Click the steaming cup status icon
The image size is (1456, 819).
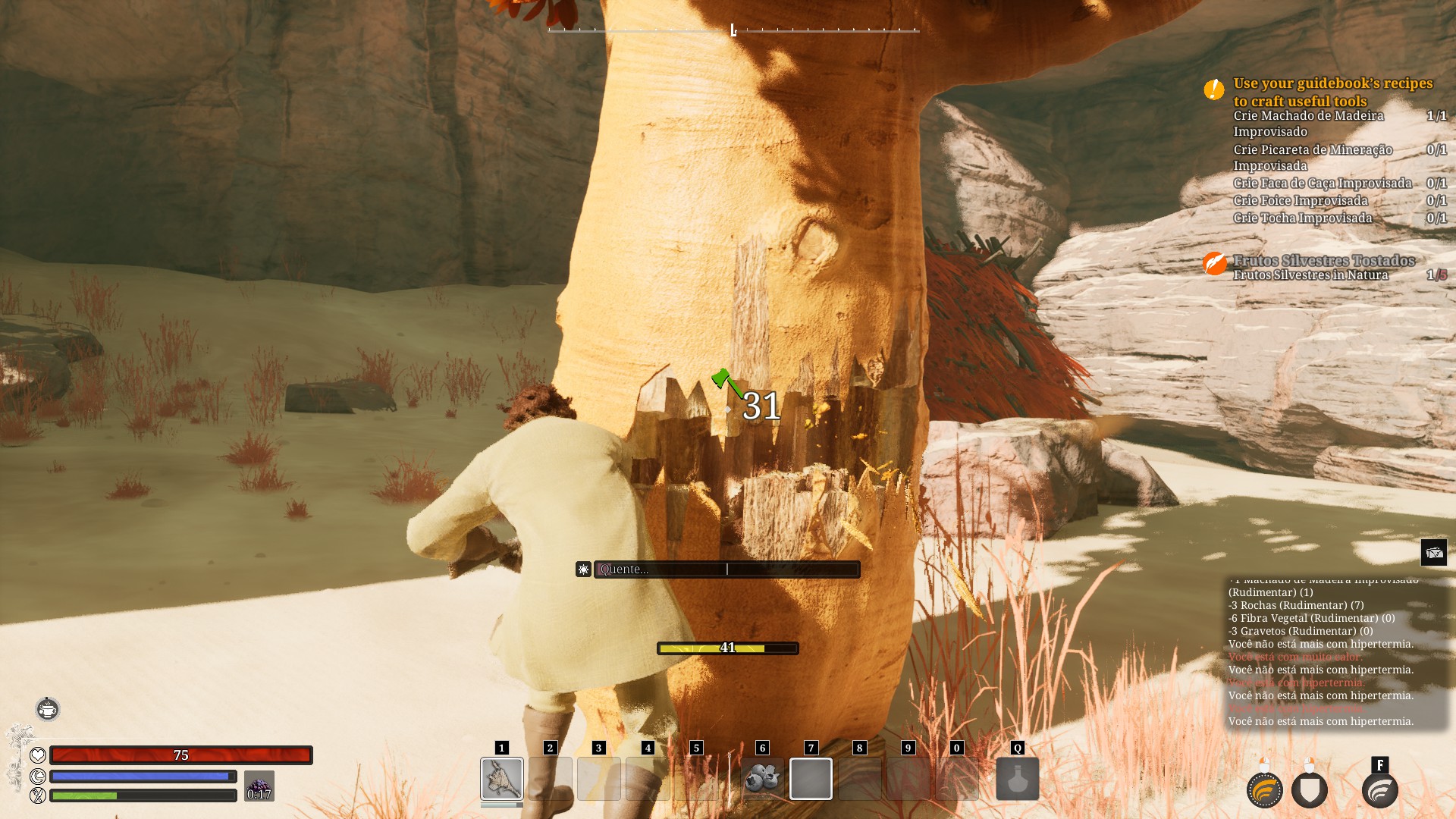[48, 709]
